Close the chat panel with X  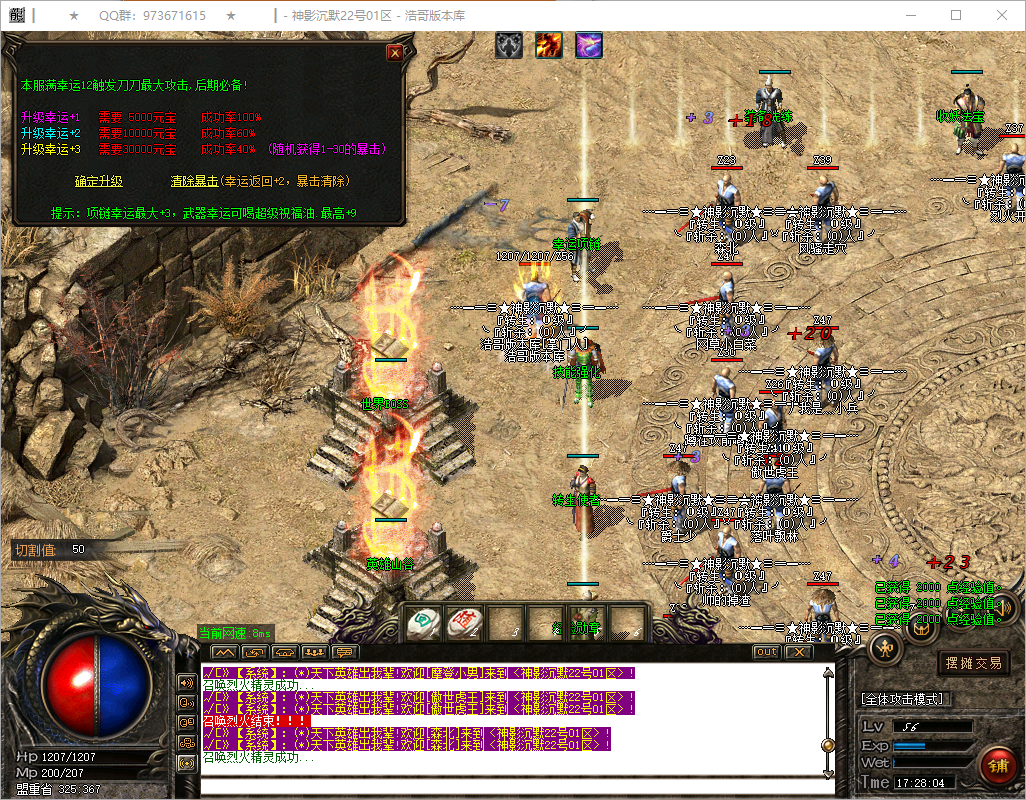[x=798, y=652]
